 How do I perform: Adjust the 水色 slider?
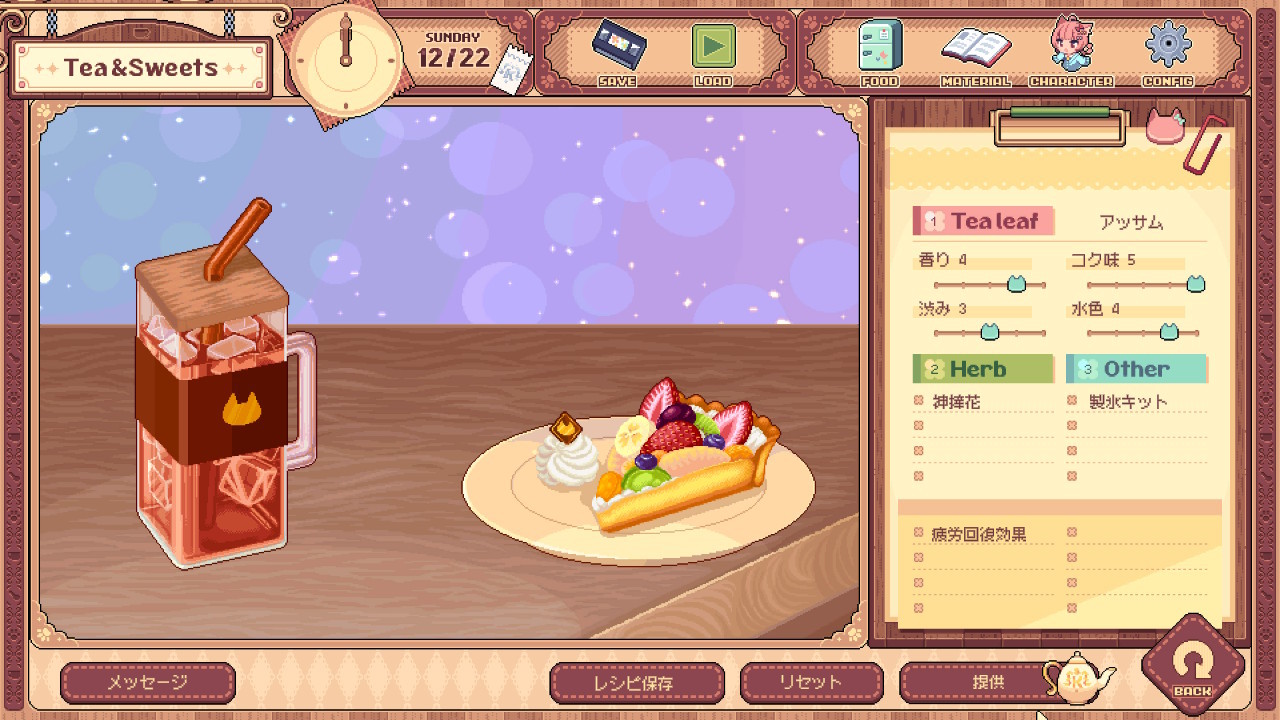point(1168,332)
